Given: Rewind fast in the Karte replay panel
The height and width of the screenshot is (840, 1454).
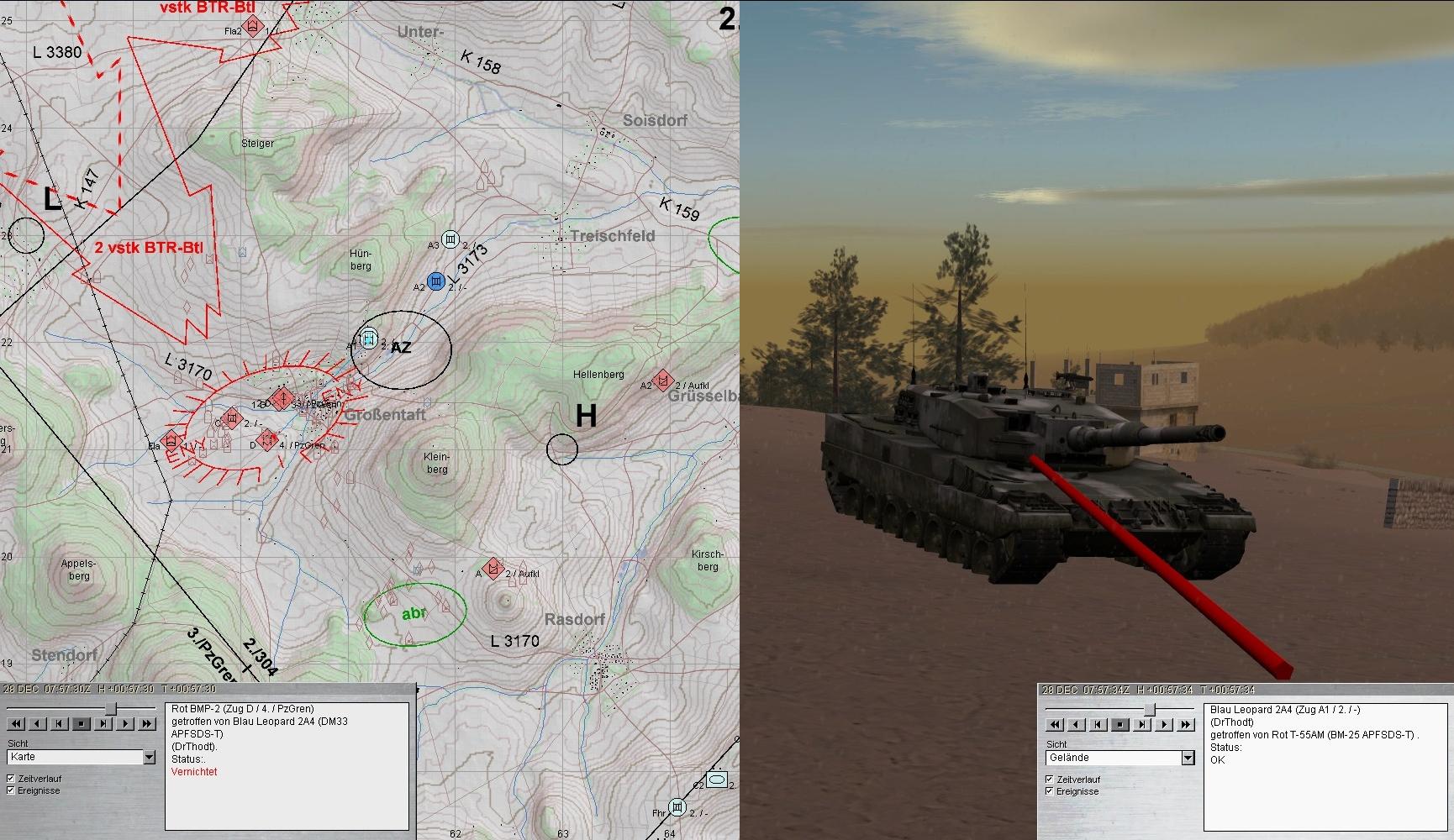Looking at the screenshot, I should [16, 723].
